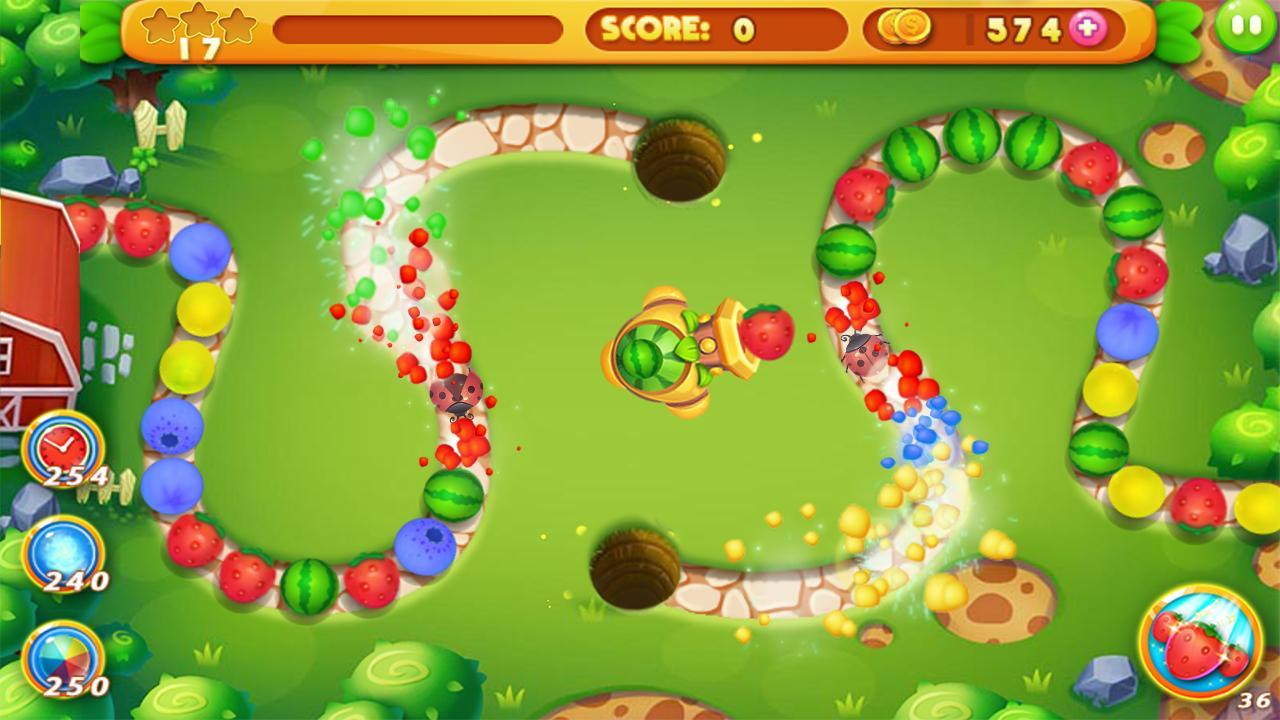Image resolution: width=1280 pixels, height=720 pixels.
Task: Activate the clock time power-up
Action: pyautogui.click(x=62, y=447)
